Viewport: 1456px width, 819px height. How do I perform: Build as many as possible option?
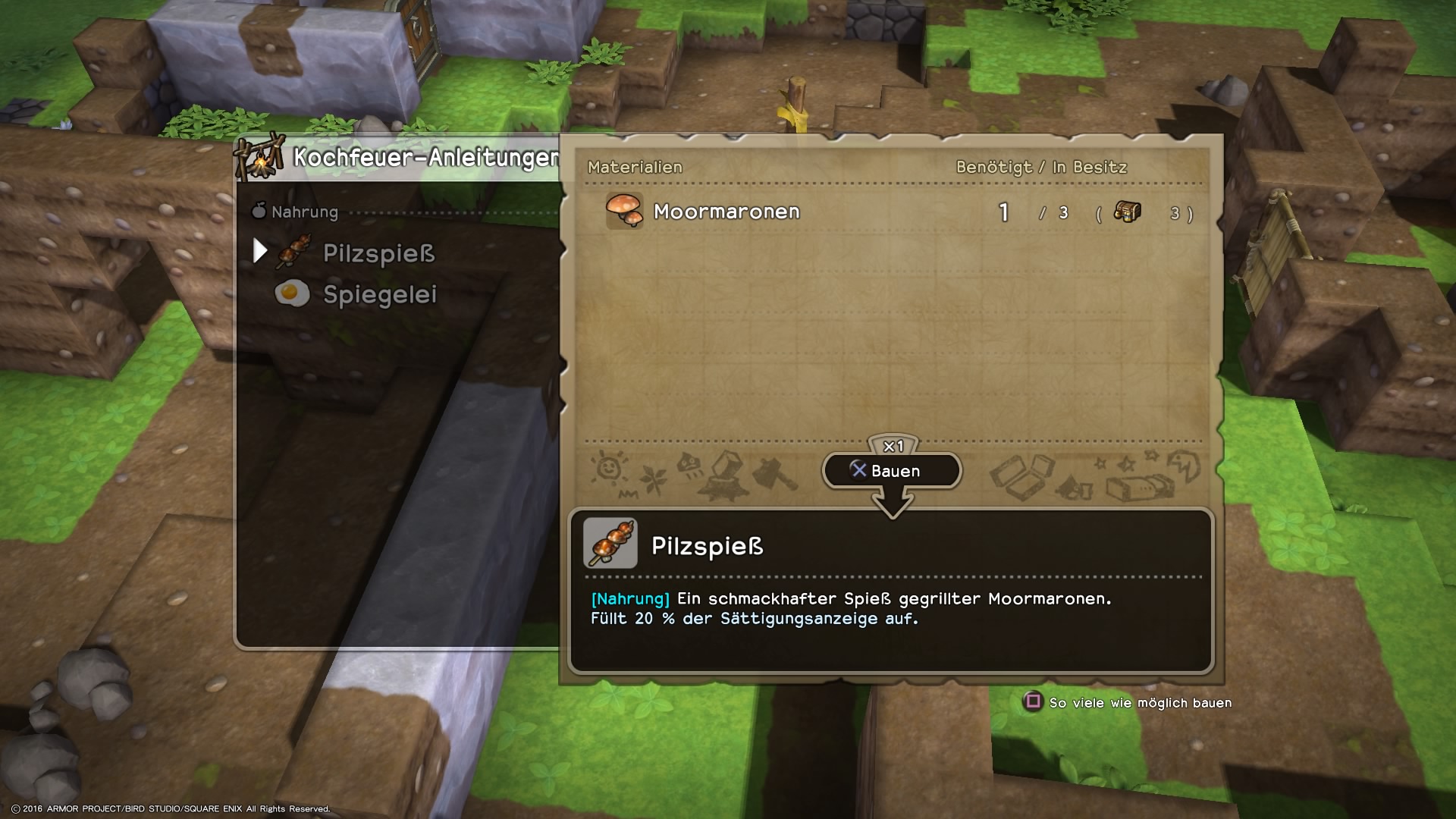pos(1129,703)
